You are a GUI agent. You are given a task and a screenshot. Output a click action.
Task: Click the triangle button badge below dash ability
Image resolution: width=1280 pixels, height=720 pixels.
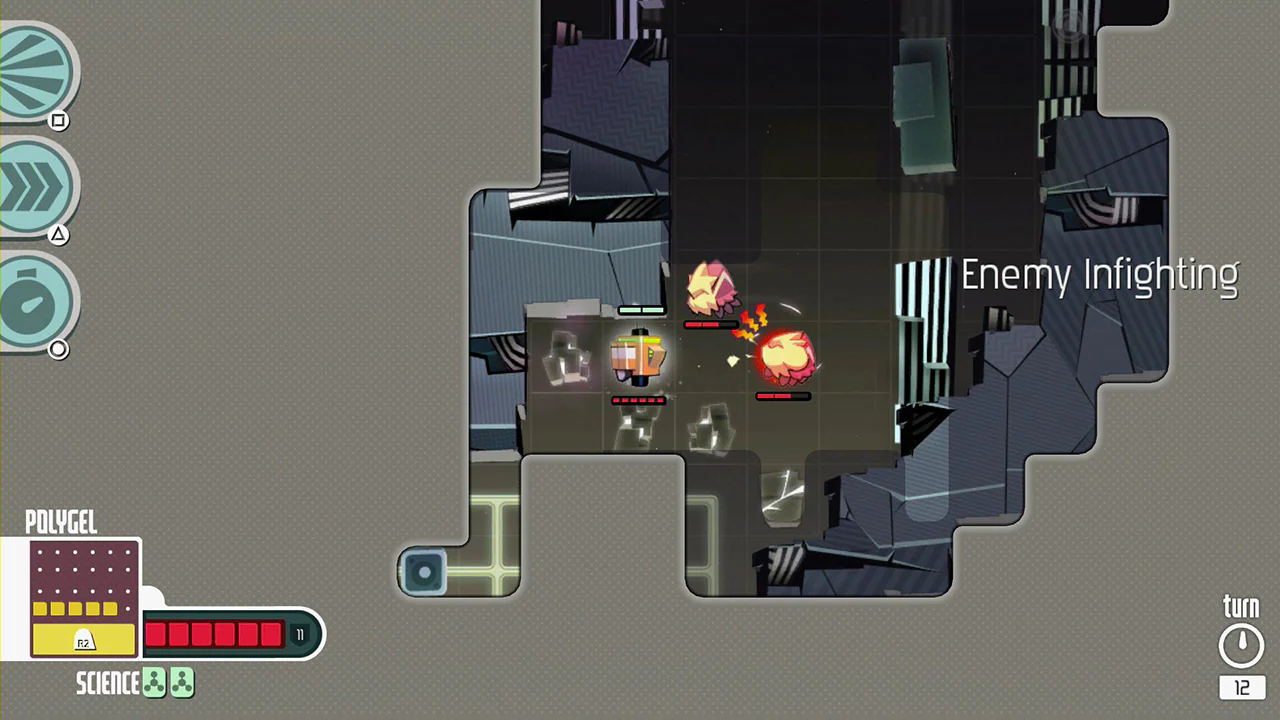(58, 233)
